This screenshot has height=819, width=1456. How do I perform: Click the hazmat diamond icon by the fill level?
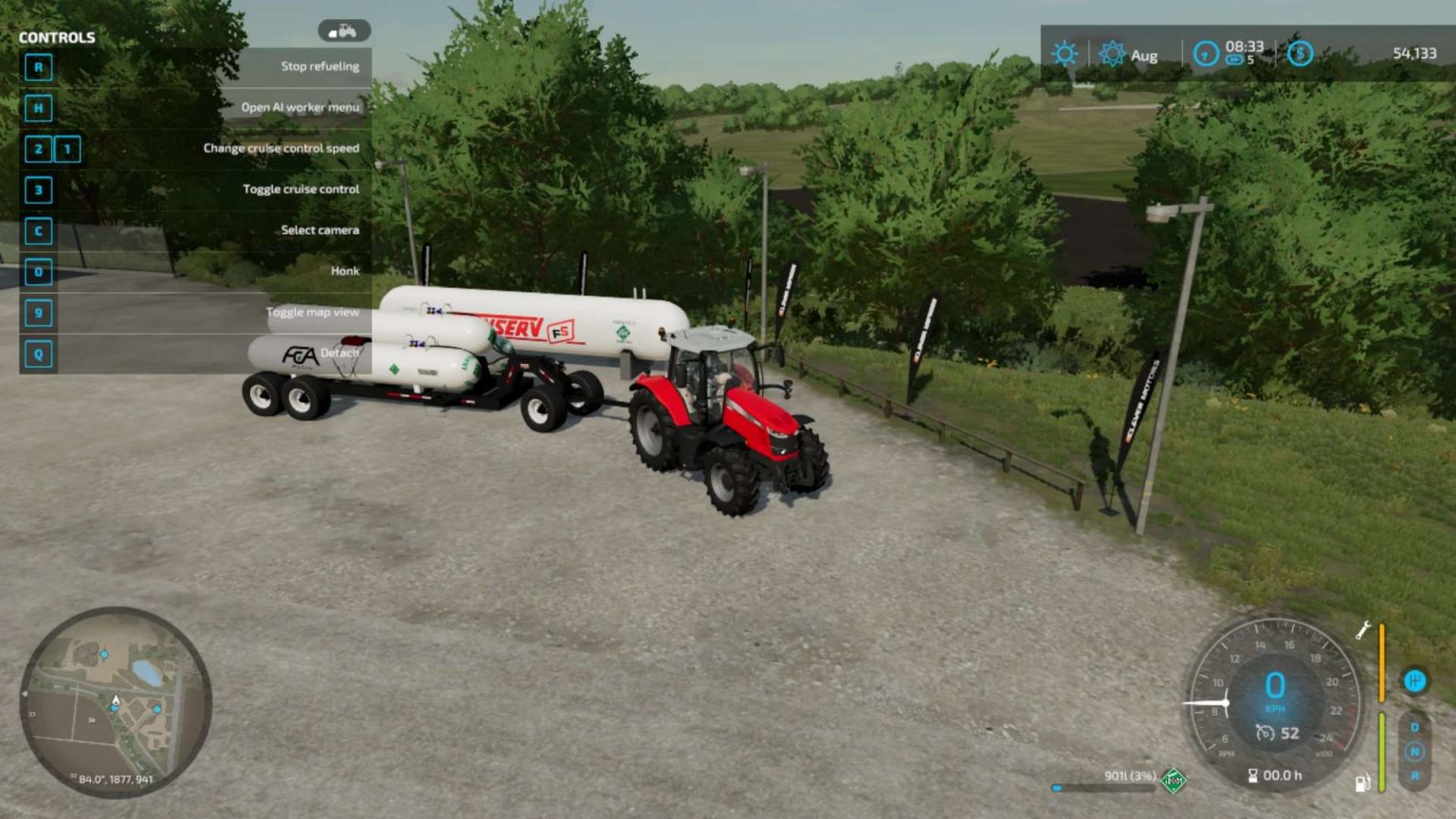[1174, 780]
